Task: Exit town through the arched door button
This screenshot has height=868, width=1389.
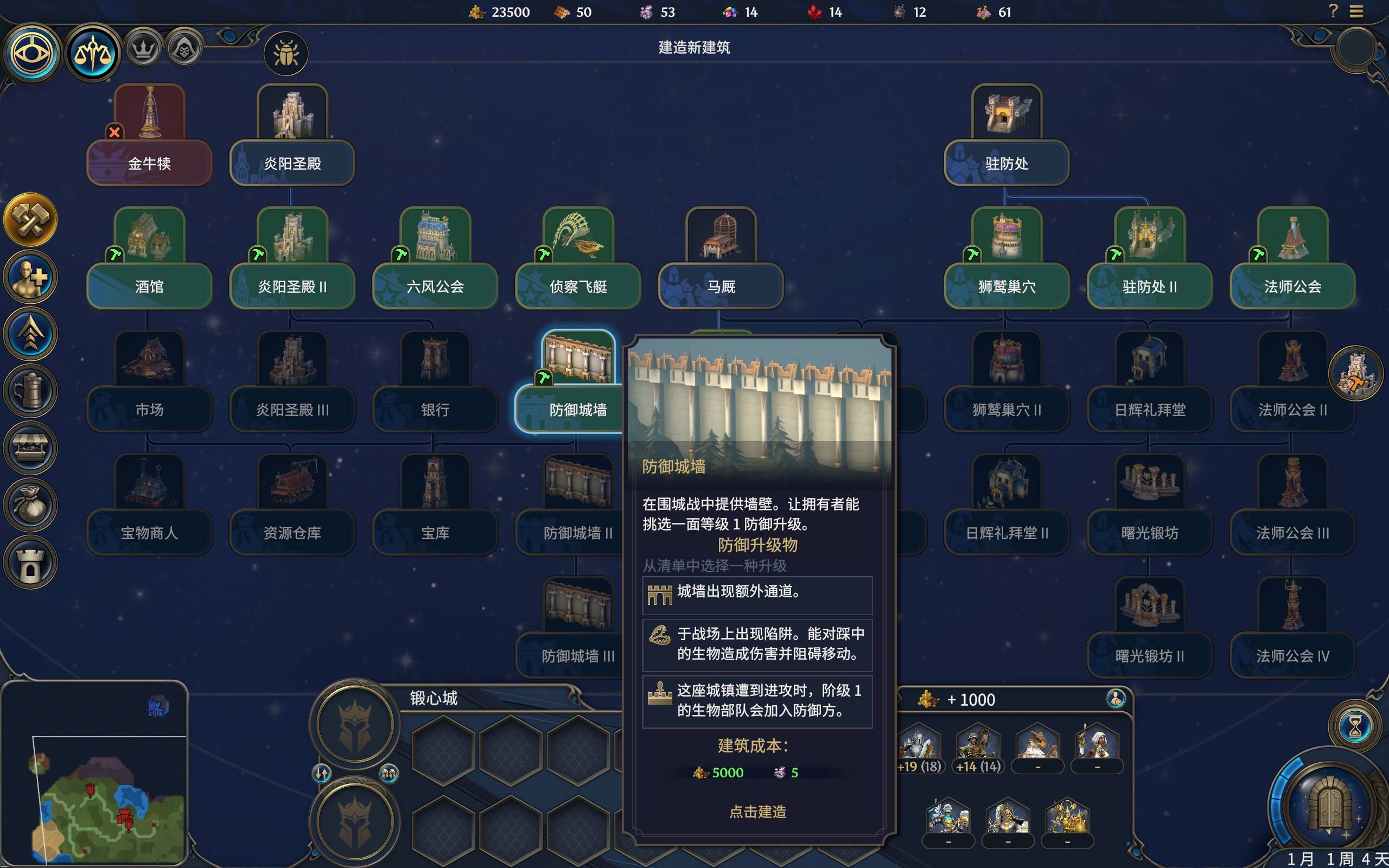Action: coord(1329,807)
